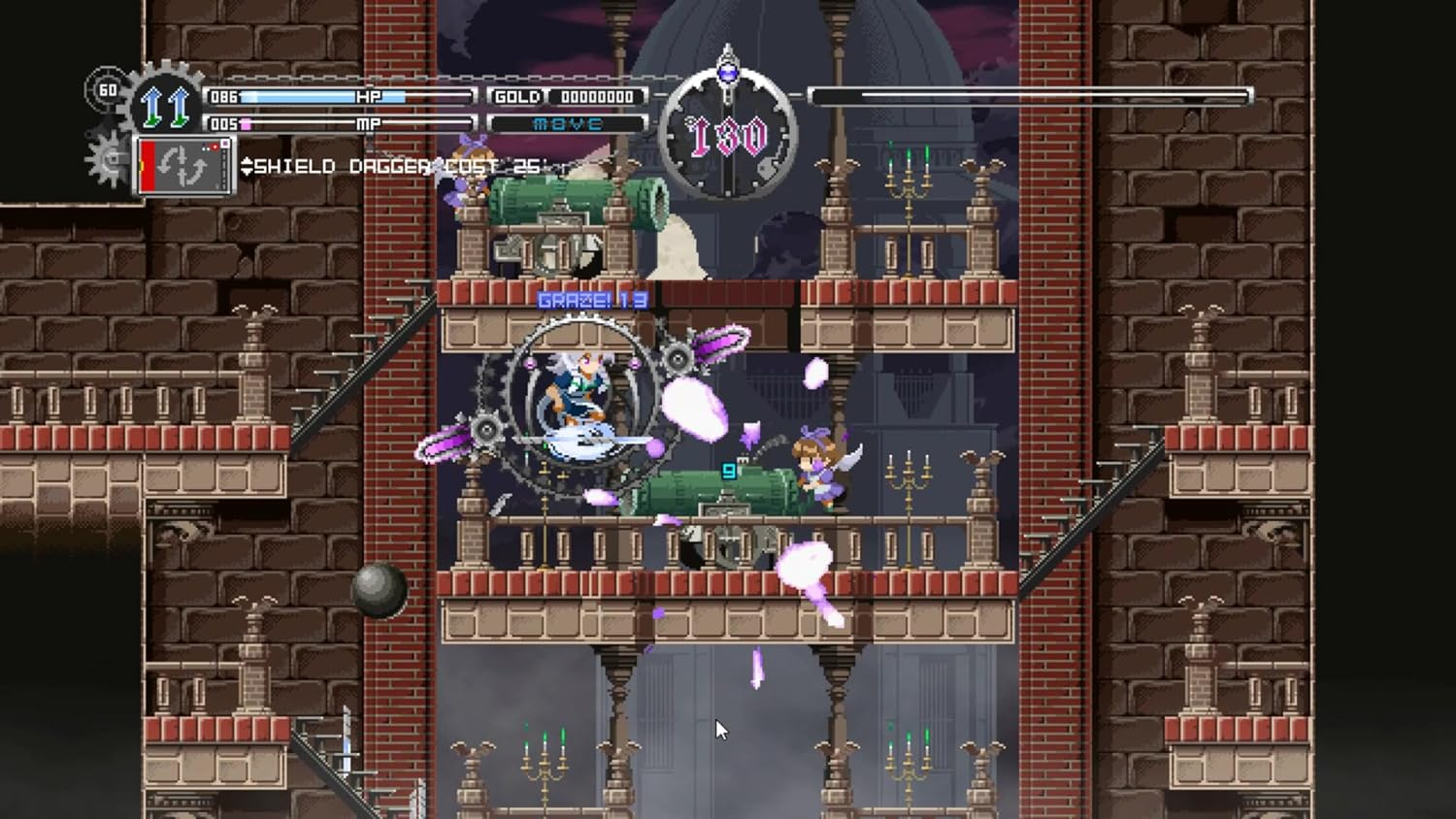Click the boss health bar top right
Image resolution: width=1456 pixels, height=819 pixels.
point(1029,95)
